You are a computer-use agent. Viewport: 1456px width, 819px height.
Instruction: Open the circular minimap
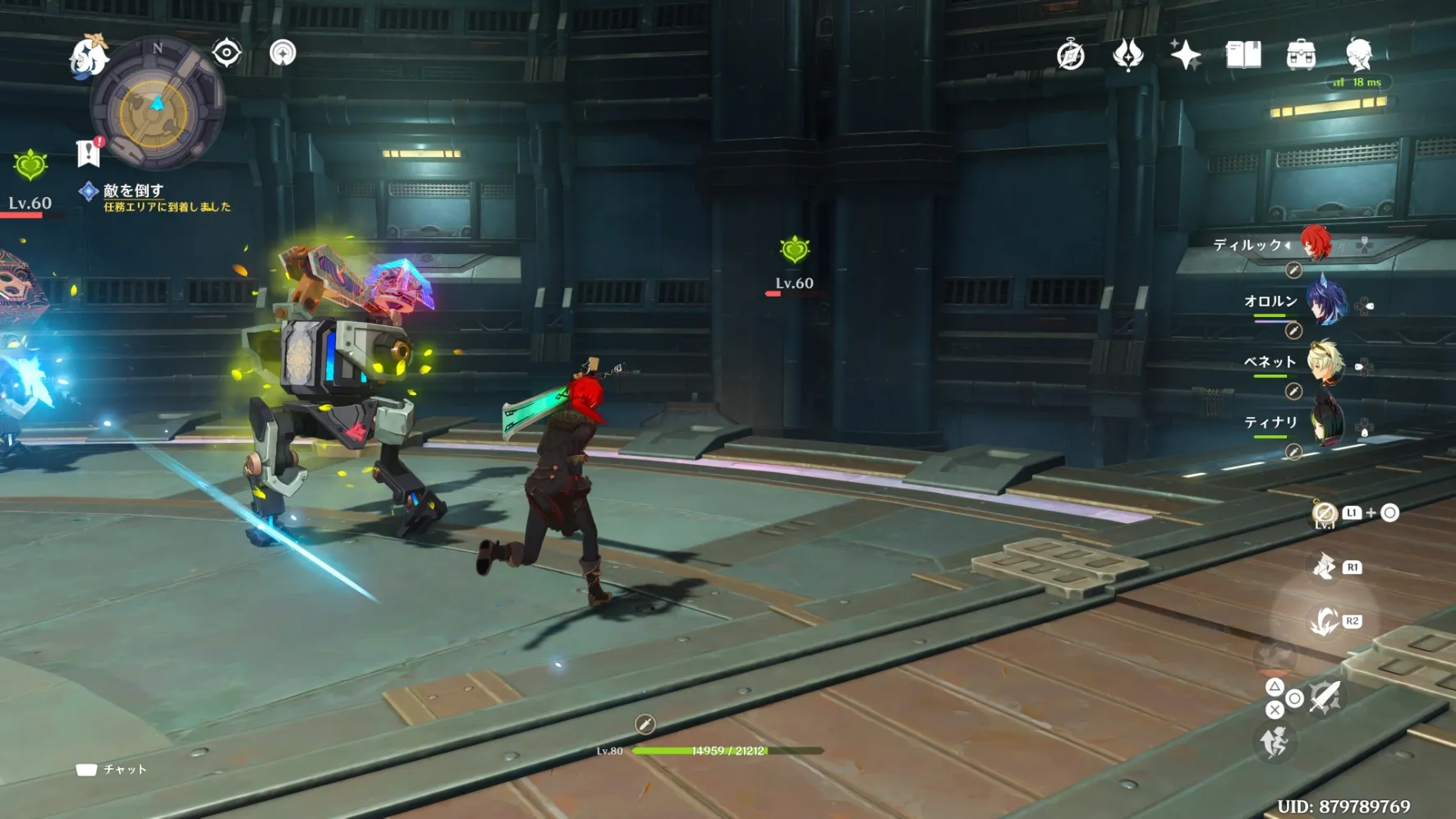pyautogui.click(x=156, y=104)
